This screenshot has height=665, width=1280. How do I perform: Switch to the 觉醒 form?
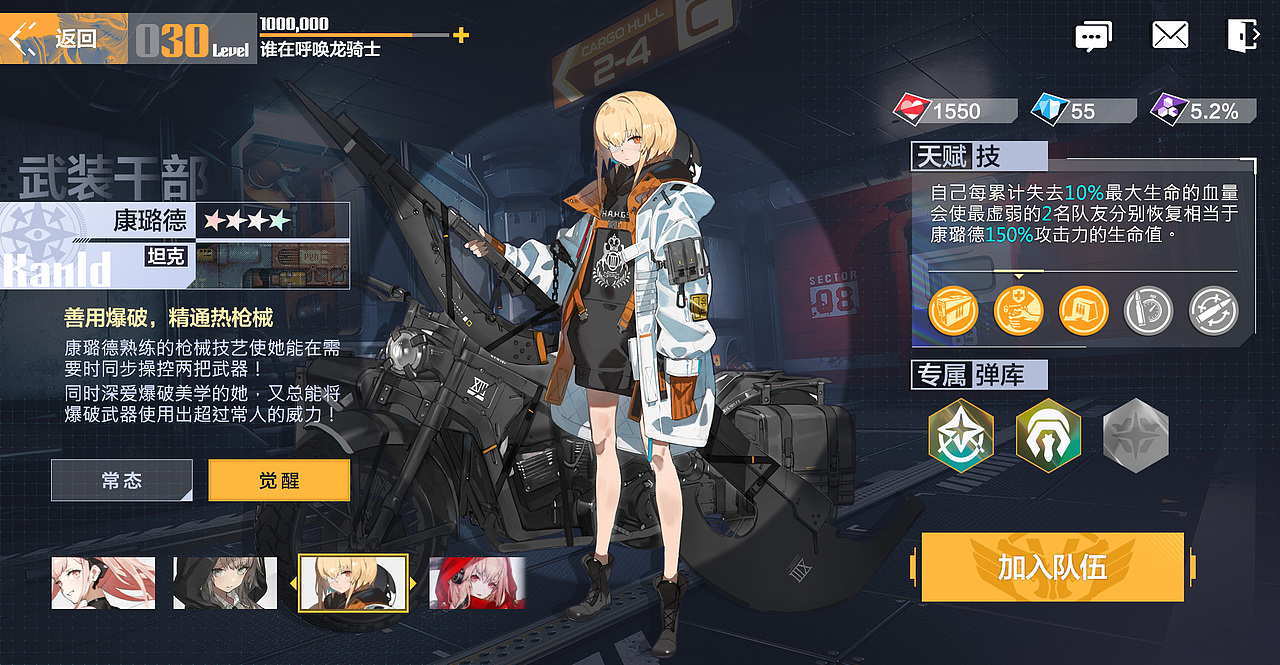pos(279,481)
